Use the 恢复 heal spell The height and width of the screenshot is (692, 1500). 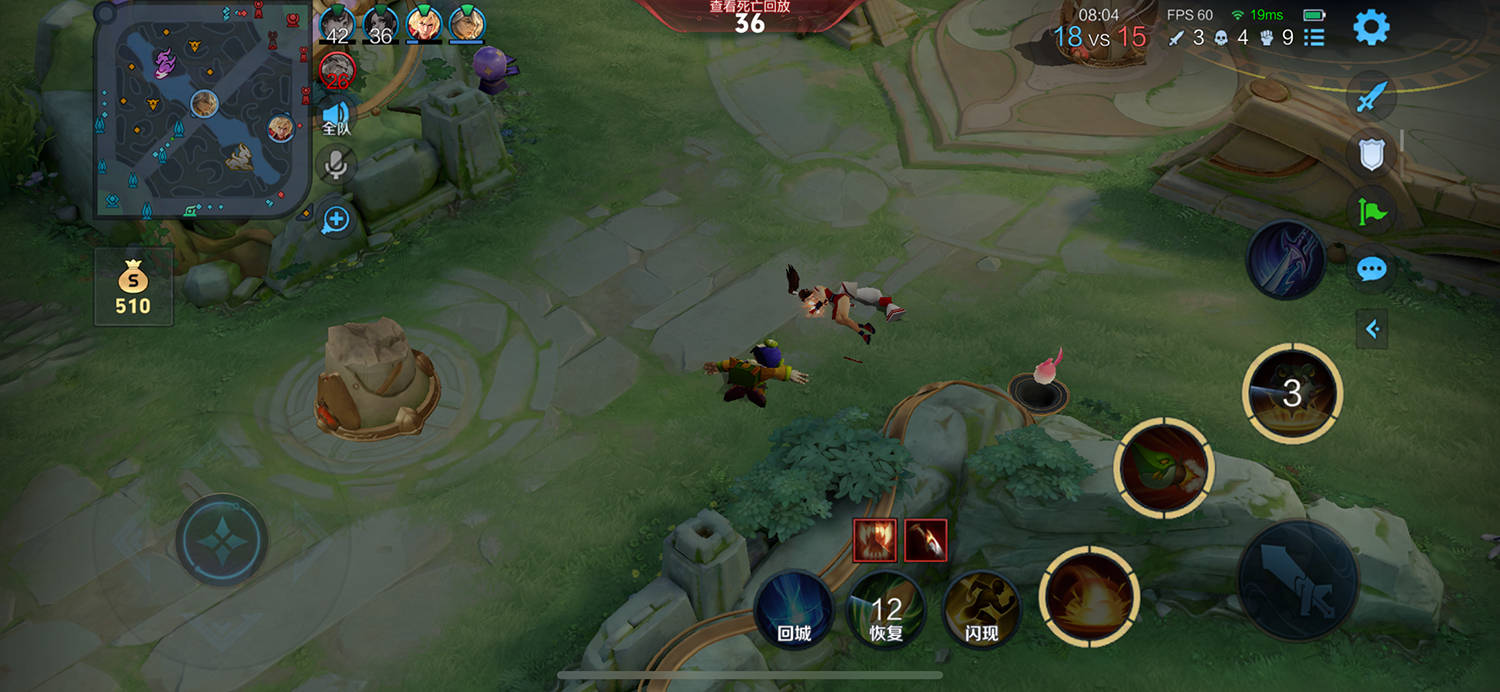click(x=886, y=609)
